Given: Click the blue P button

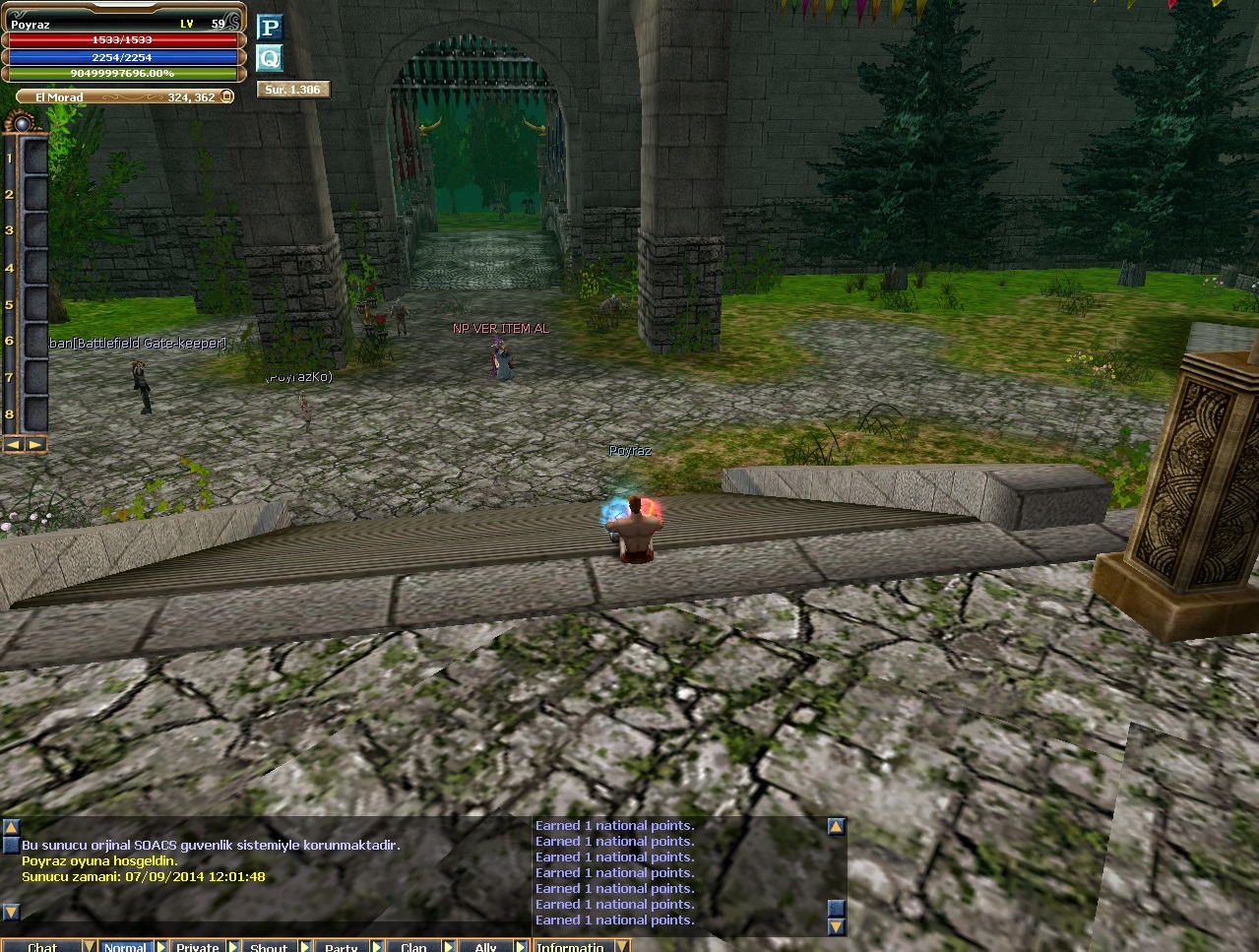Looking at the screenshot, I should click(269, 27).
